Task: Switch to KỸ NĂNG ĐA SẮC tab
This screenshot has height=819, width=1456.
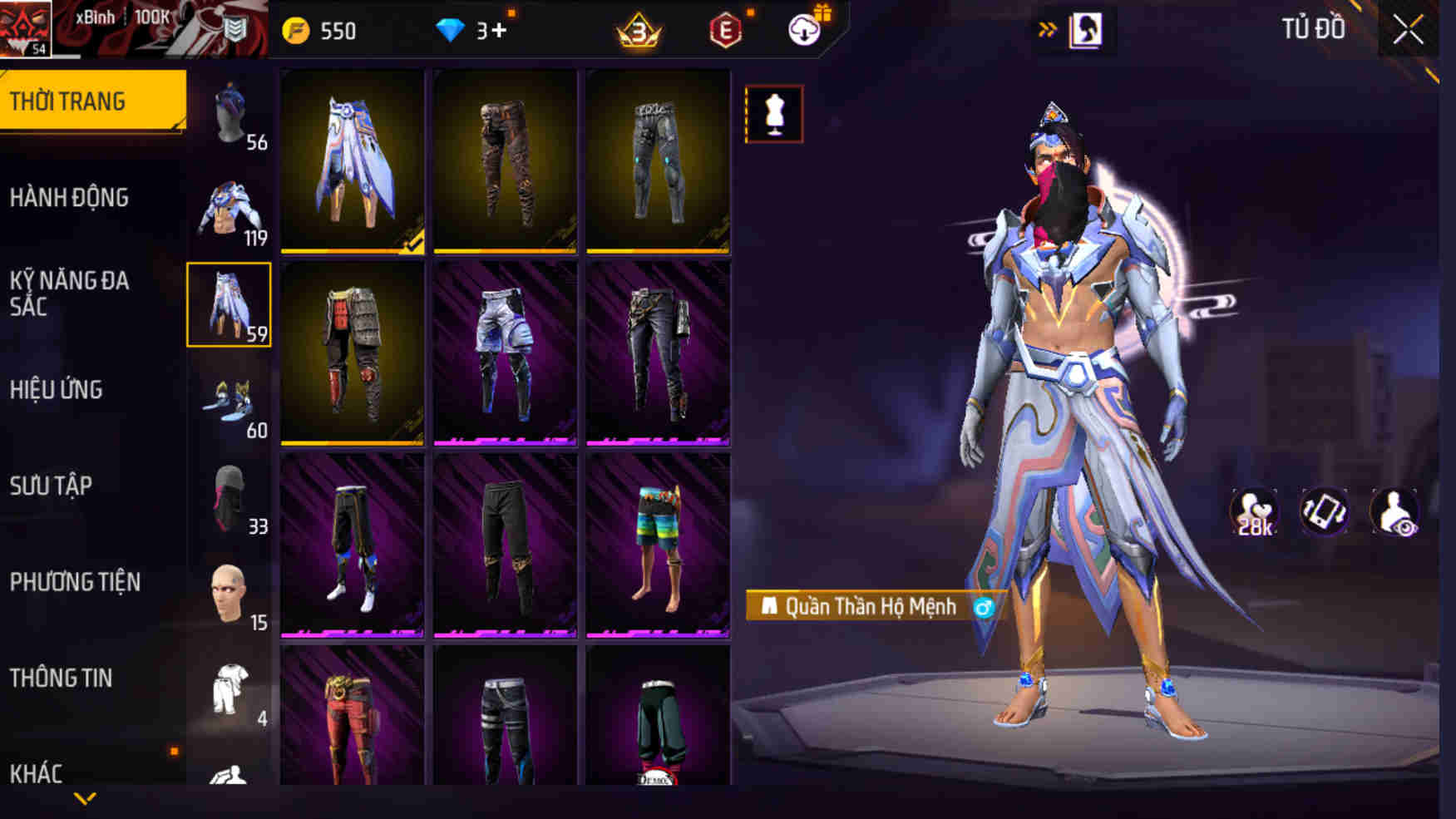Action: (x=69, y=294)
